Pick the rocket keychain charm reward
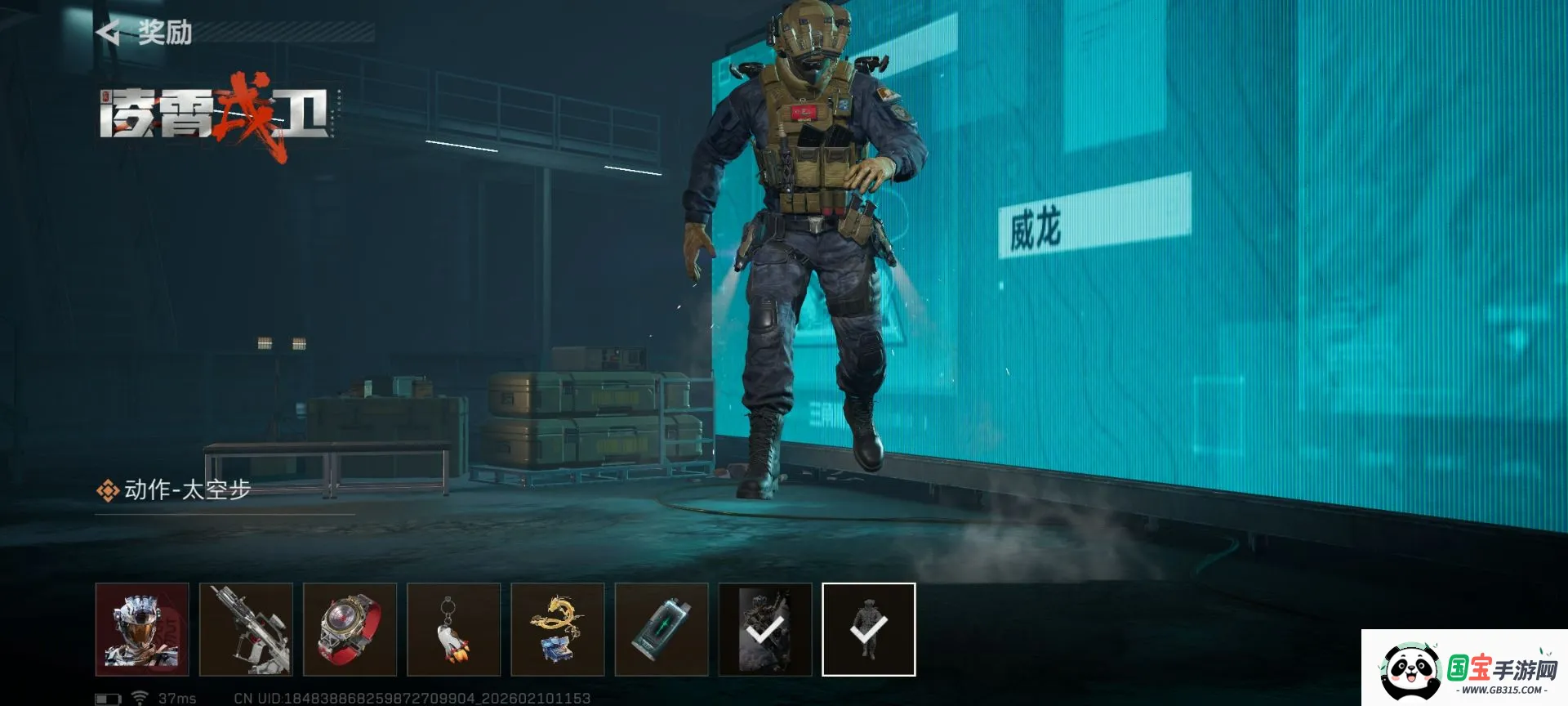The width and height of the screenshot is (1568, 706). click(453, 629)
